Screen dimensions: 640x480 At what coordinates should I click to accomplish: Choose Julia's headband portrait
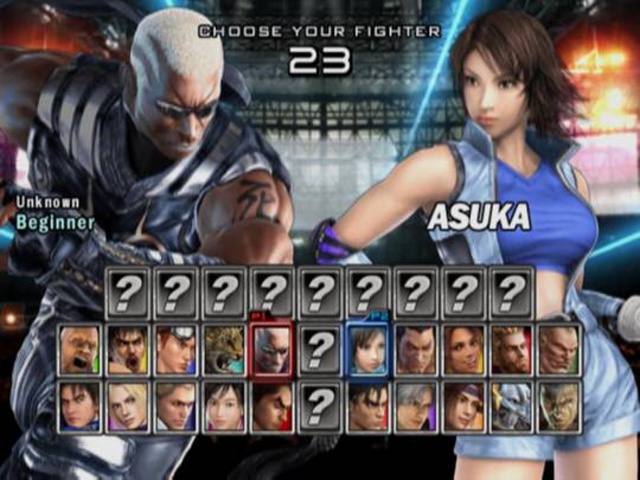(x=463, y=407)
